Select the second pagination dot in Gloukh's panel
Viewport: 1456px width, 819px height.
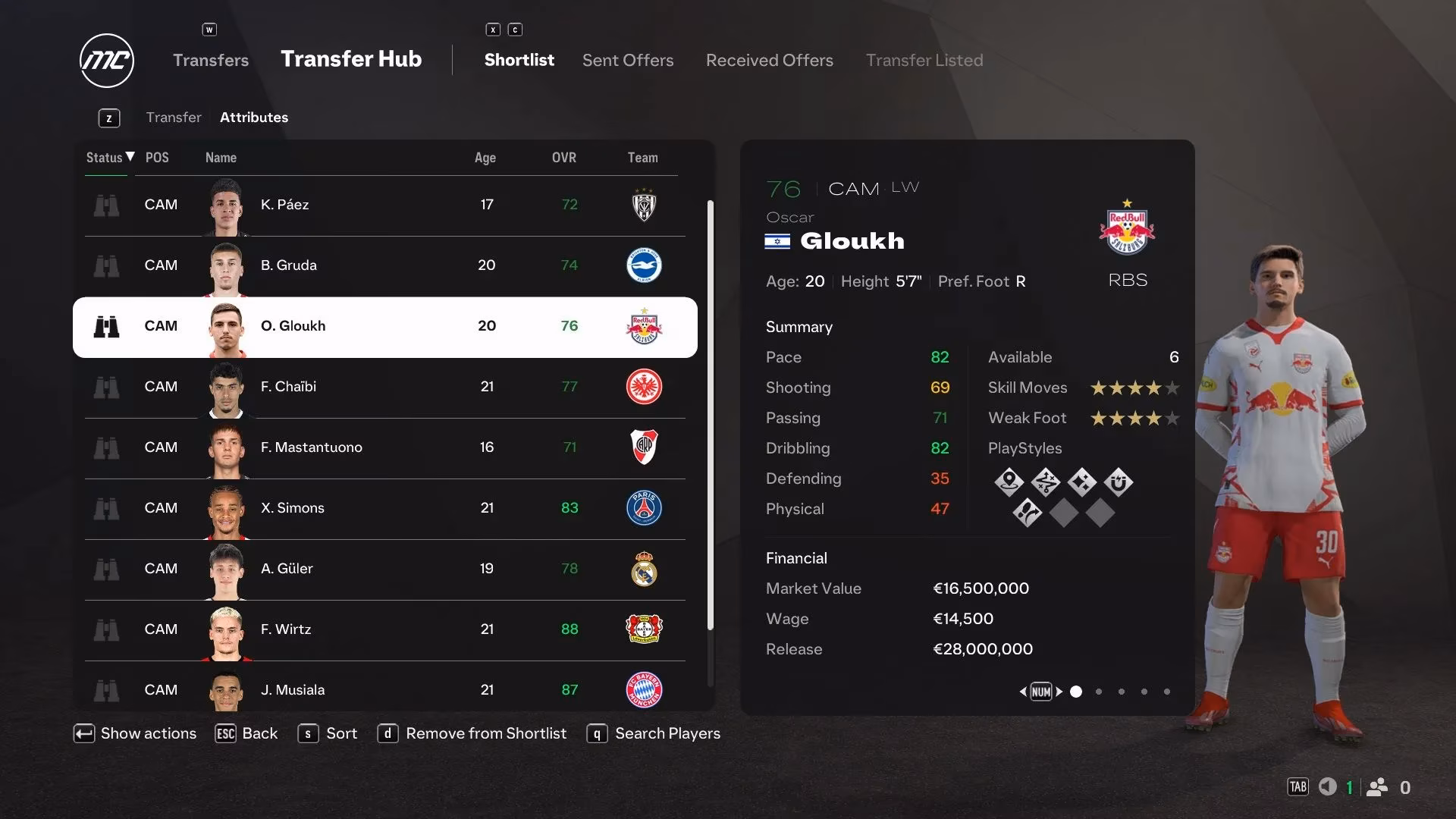(1098, 692)
